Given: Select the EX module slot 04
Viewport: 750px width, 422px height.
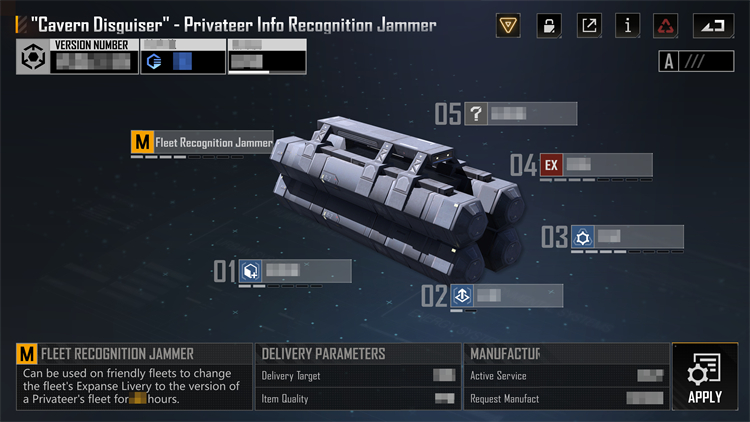Looking at the screenshot, I should tap(594, 165).
